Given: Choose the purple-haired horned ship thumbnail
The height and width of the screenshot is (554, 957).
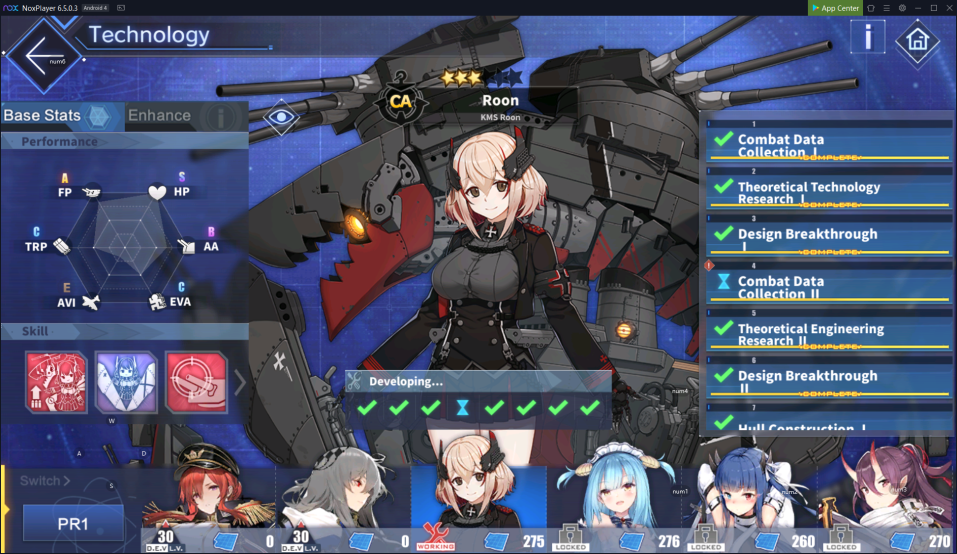Looking at the screenshot, I should click(x=886, y=495).
